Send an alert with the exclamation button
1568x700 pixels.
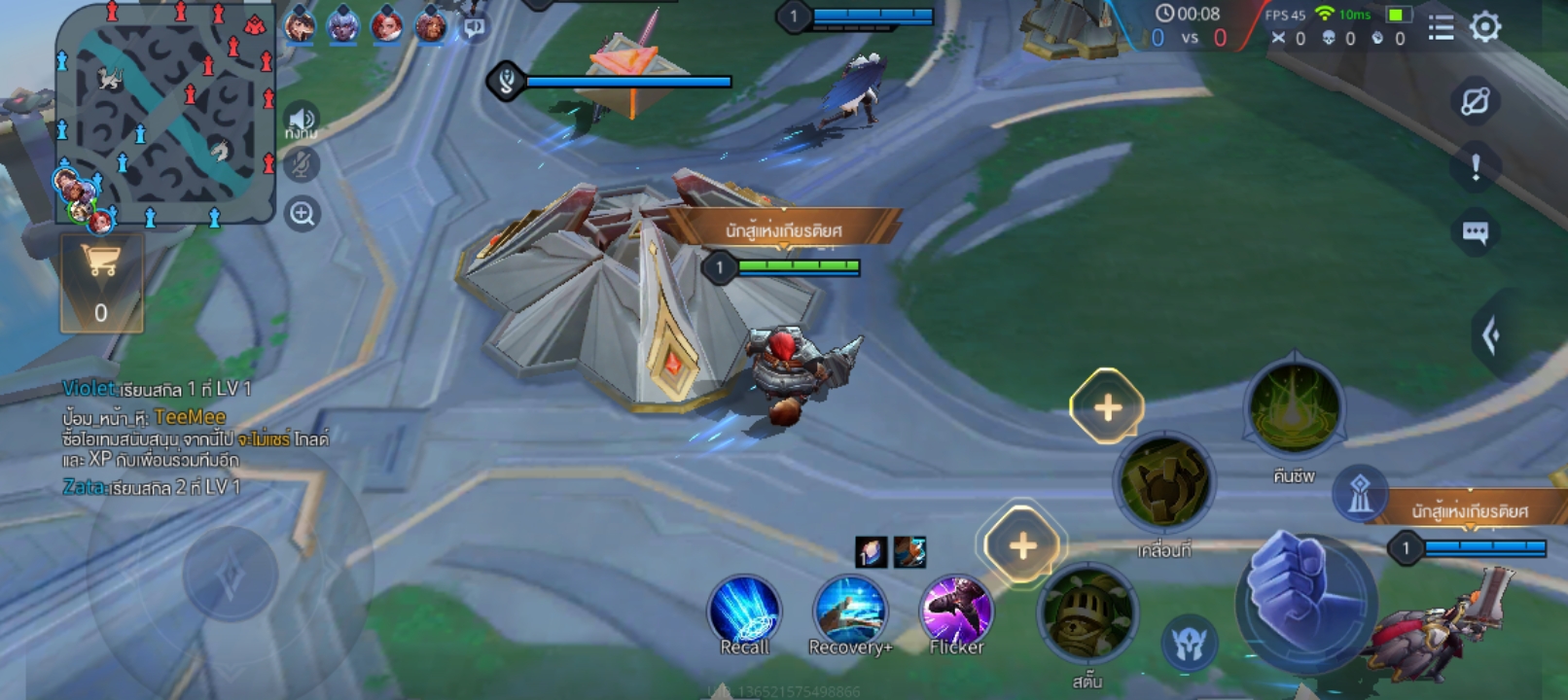[x=1476, y=167]
